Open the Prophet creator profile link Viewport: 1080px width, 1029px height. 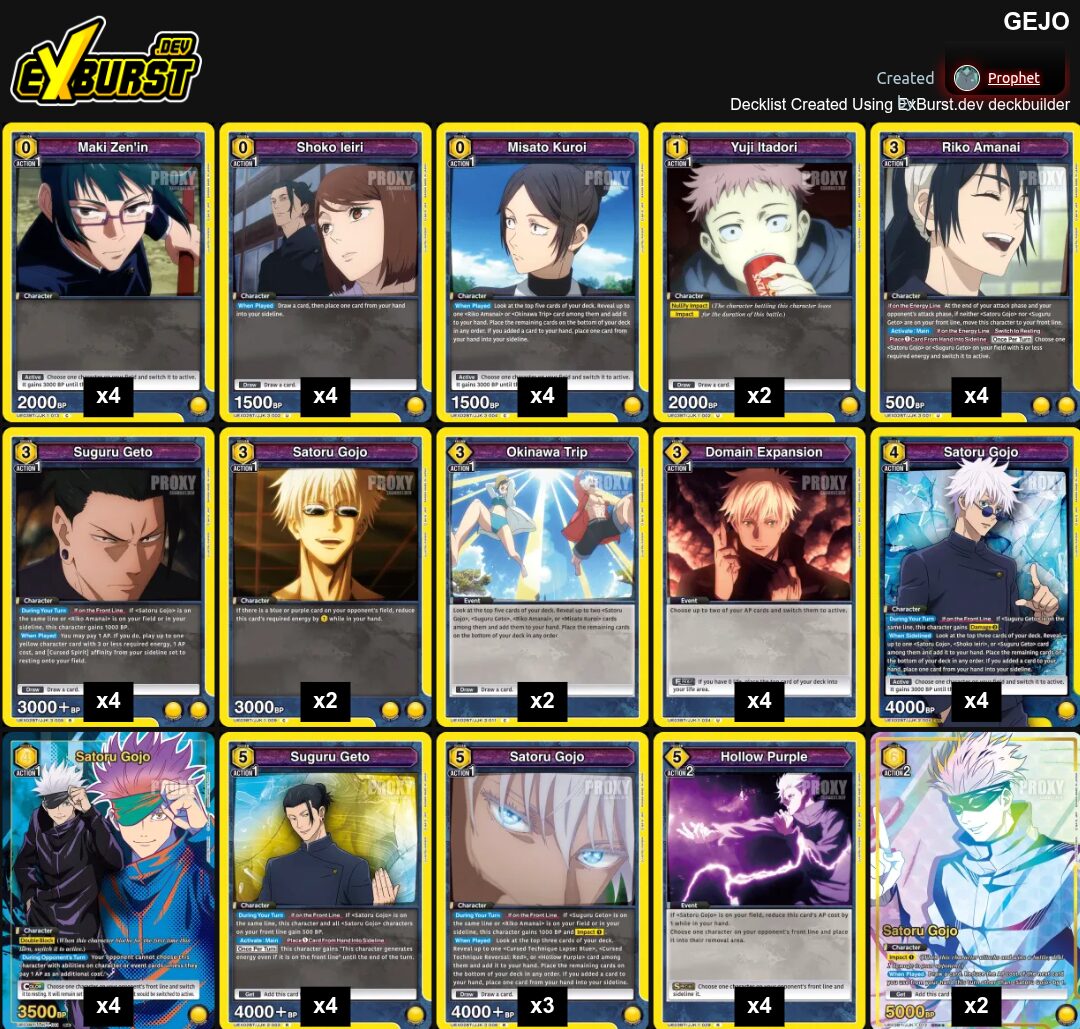click(1013, 78)
